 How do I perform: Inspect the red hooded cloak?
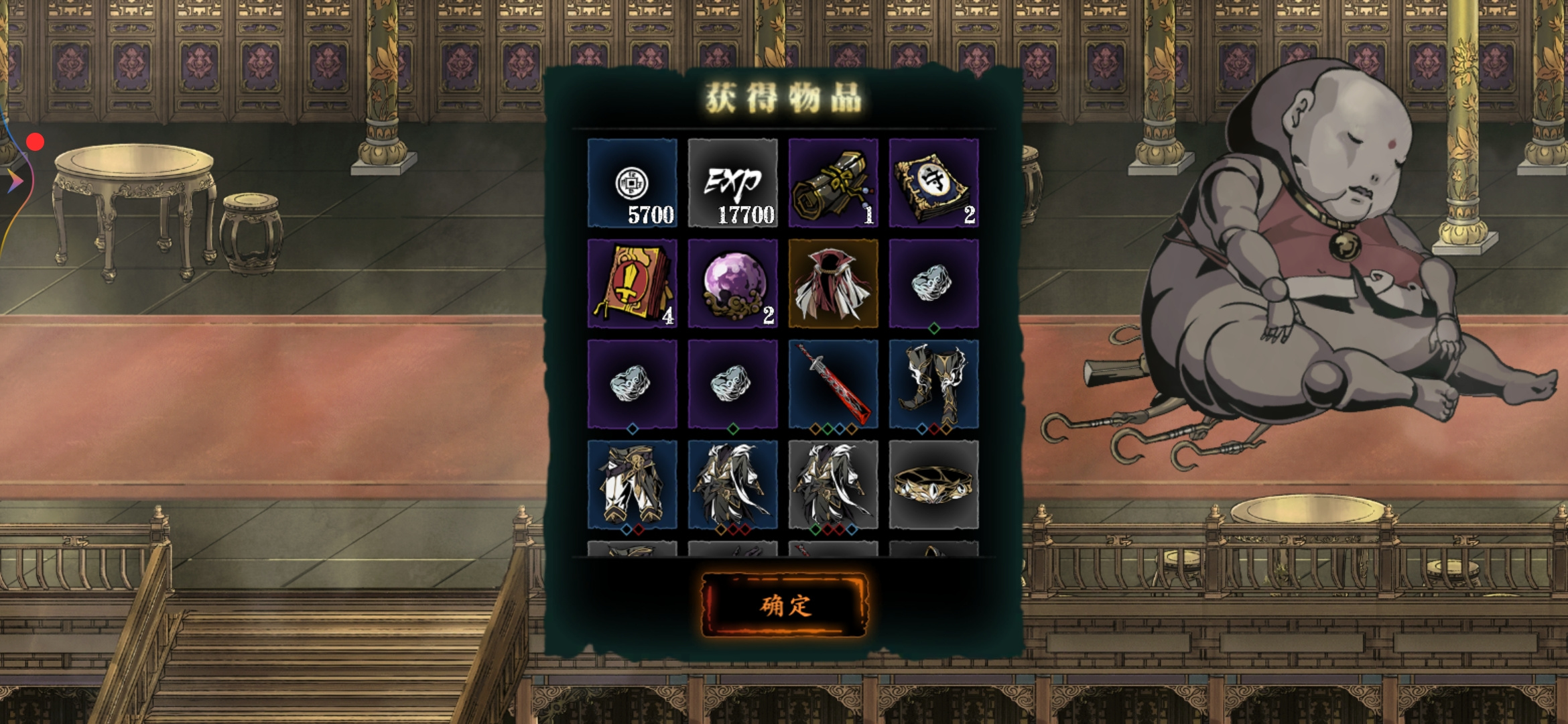point(833,284)
